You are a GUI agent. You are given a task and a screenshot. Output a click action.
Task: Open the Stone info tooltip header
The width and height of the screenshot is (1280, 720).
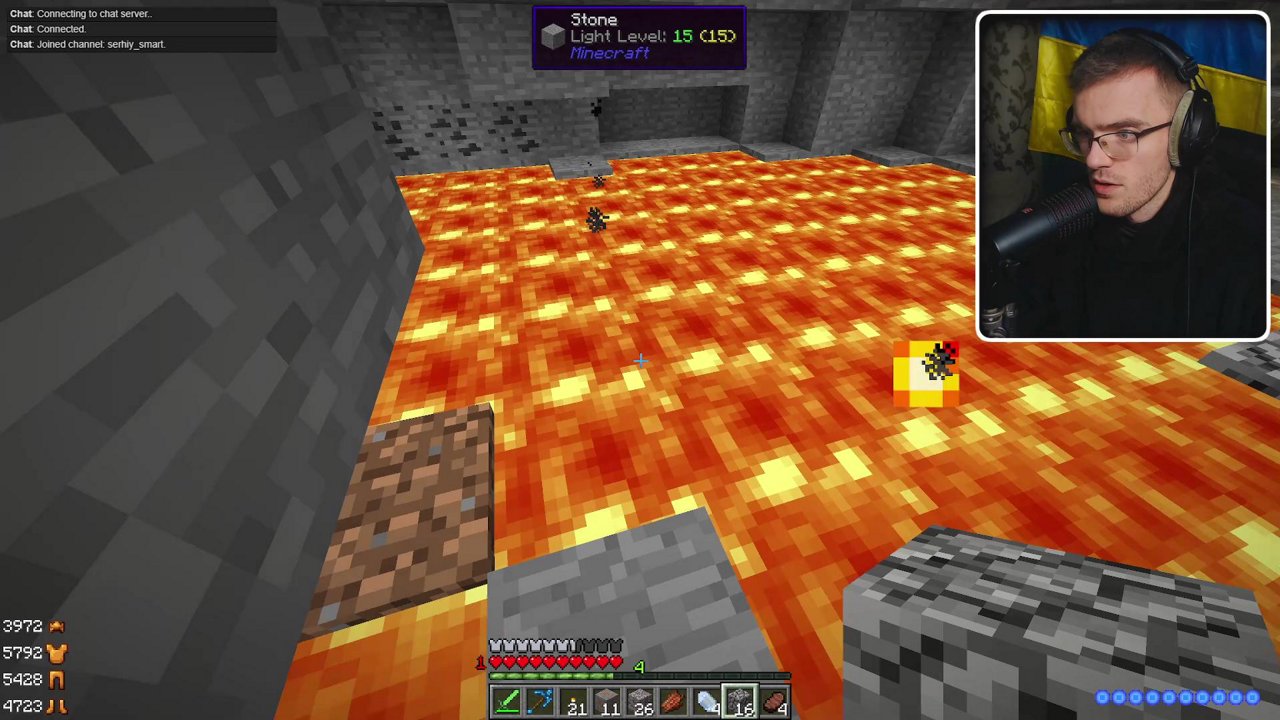[x=593, y=19]
